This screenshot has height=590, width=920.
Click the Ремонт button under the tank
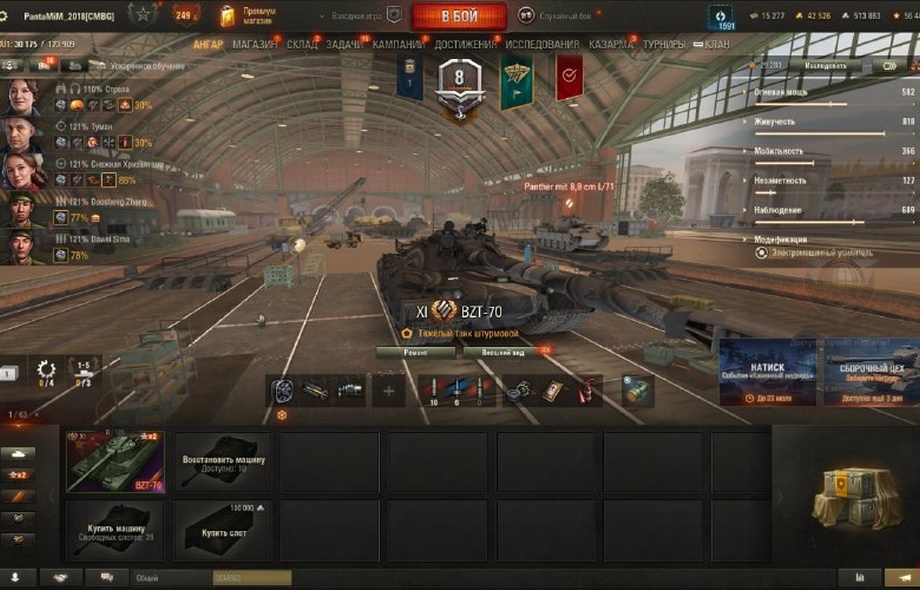coord(415,352)
